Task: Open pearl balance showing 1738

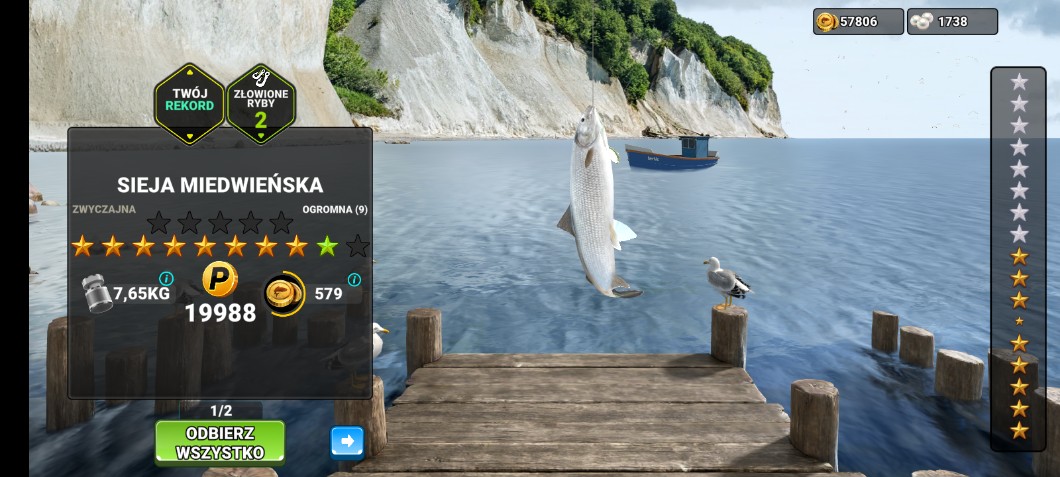Action: tap(952, 21)
